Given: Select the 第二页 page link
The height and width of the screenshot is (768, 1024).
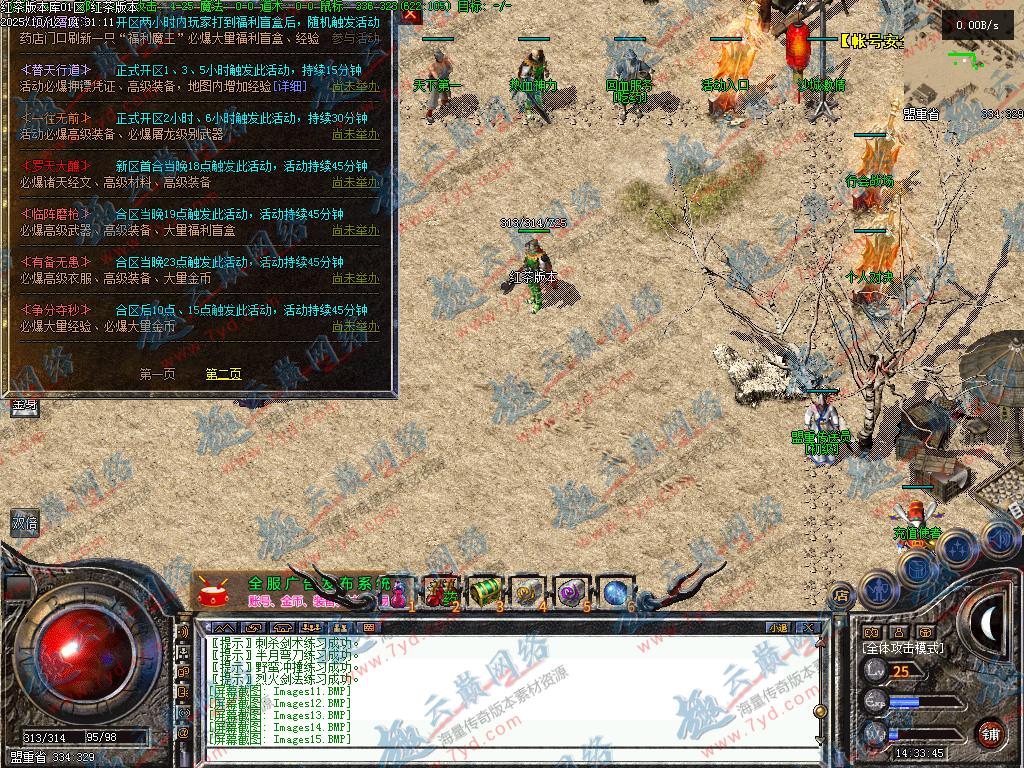Looking at the screenshot, I should point(223,374).
